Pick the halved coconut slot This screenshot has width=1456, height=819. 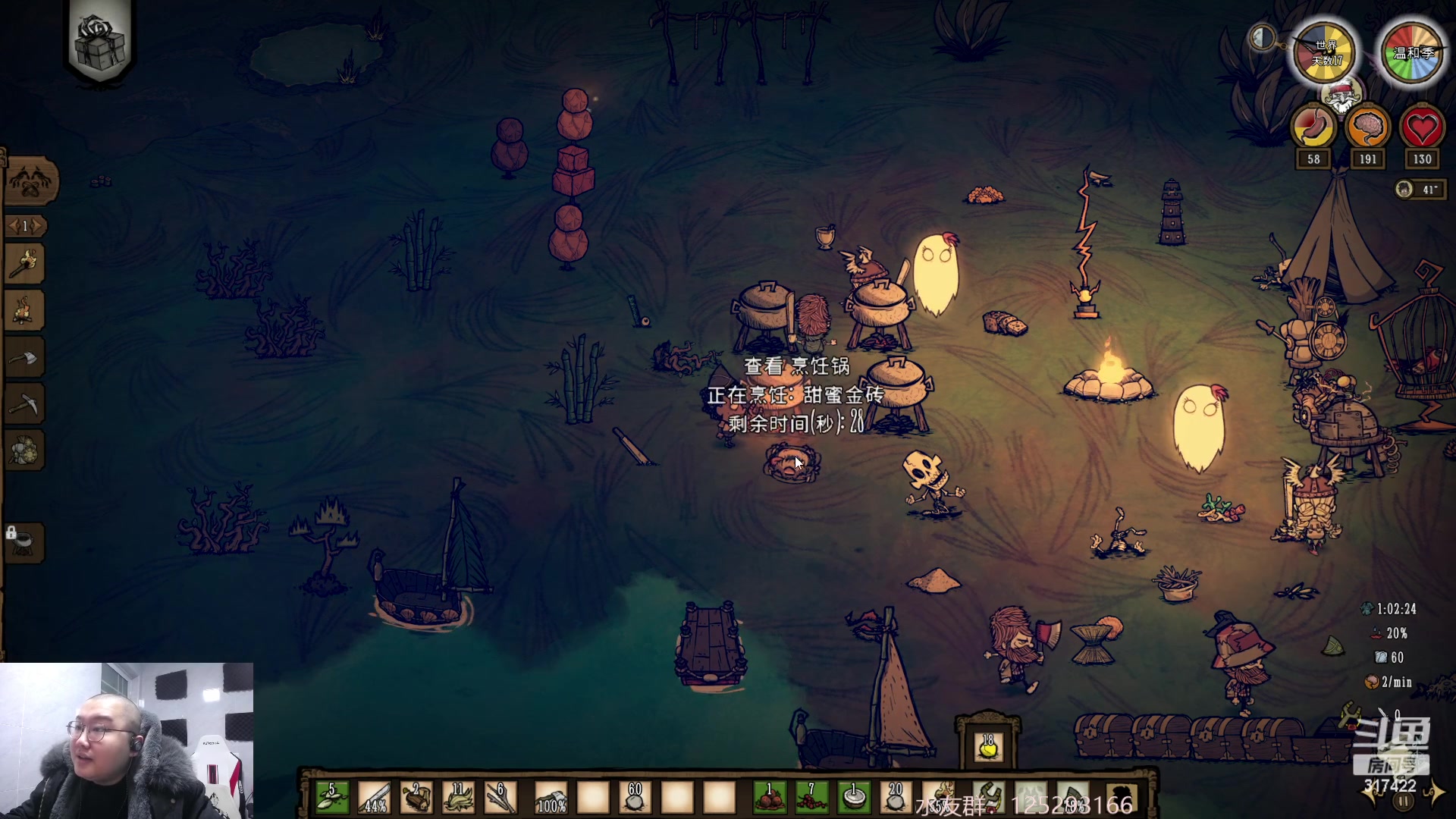pyautogui.click(x=854, y=798)
